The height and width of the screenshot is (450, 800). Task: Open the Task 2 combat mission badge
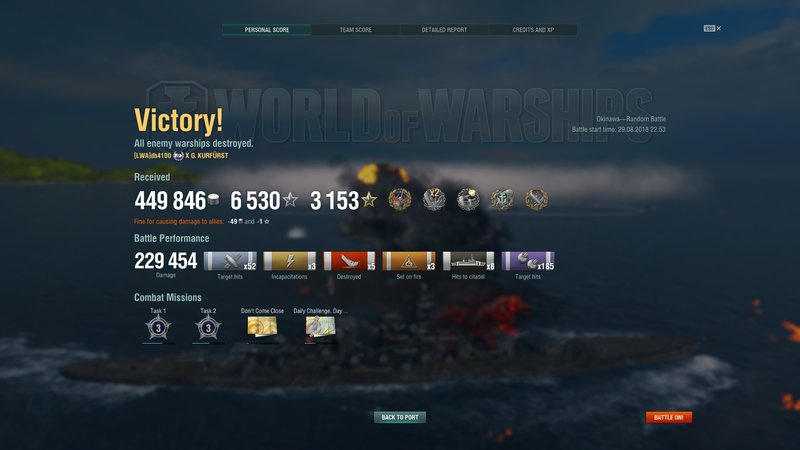(x=207, y=327)
